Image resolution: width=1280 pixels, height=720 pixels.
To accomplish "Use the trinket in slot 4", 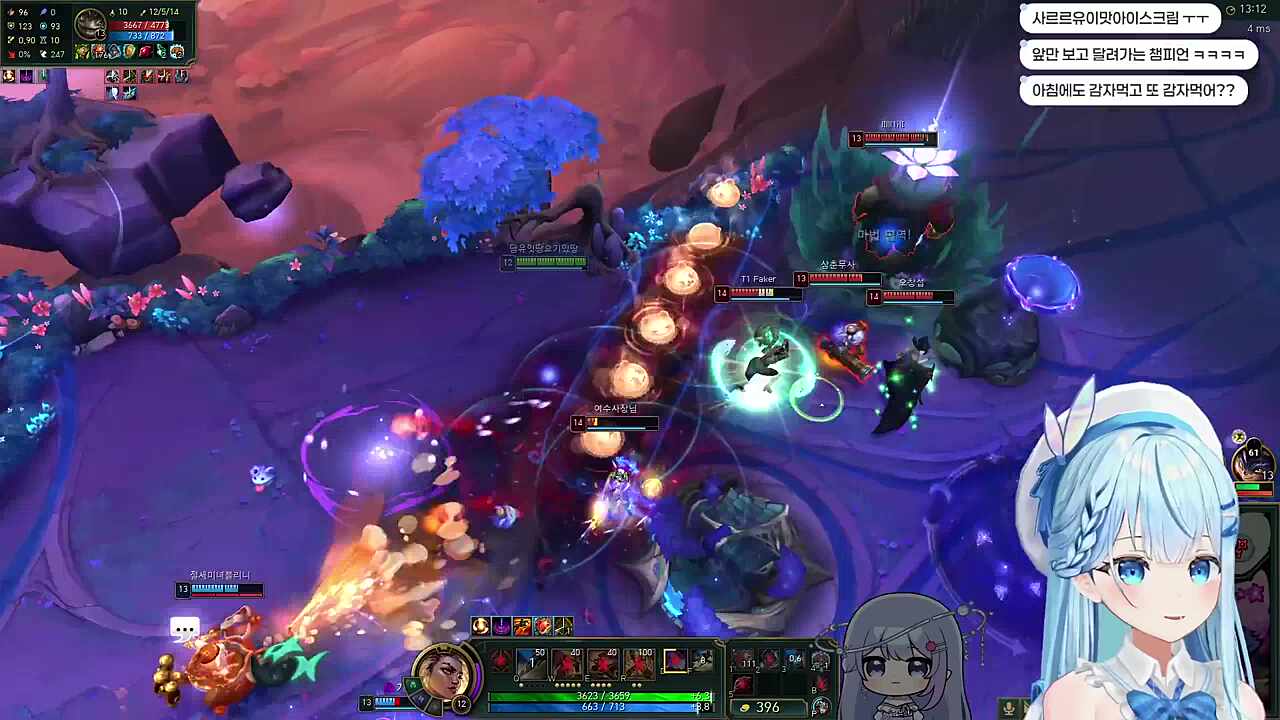I will click(x=820, y=660).
